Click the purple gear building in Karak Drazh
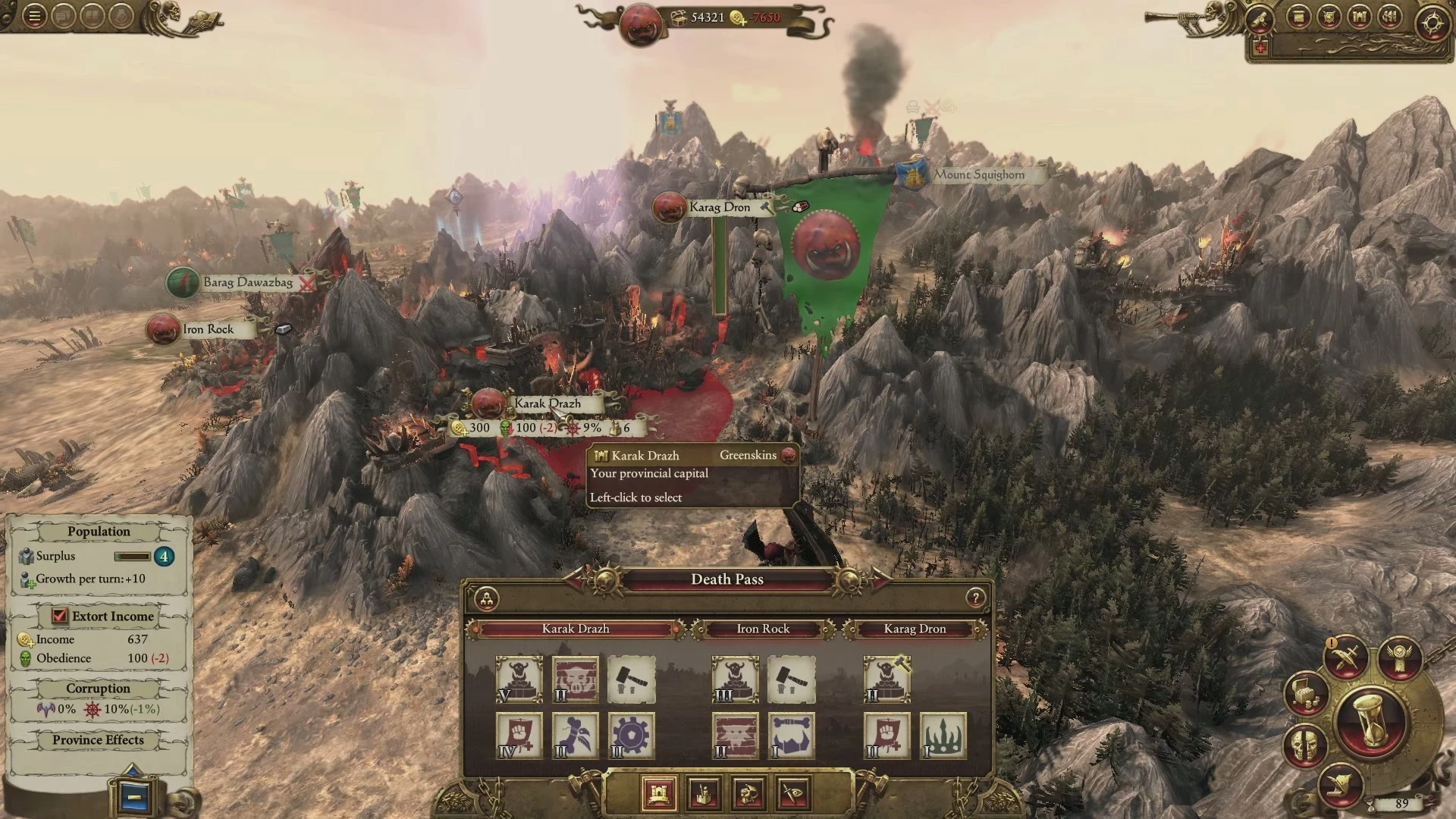This screenshot has width=1456, height=819. pos(631,735)
